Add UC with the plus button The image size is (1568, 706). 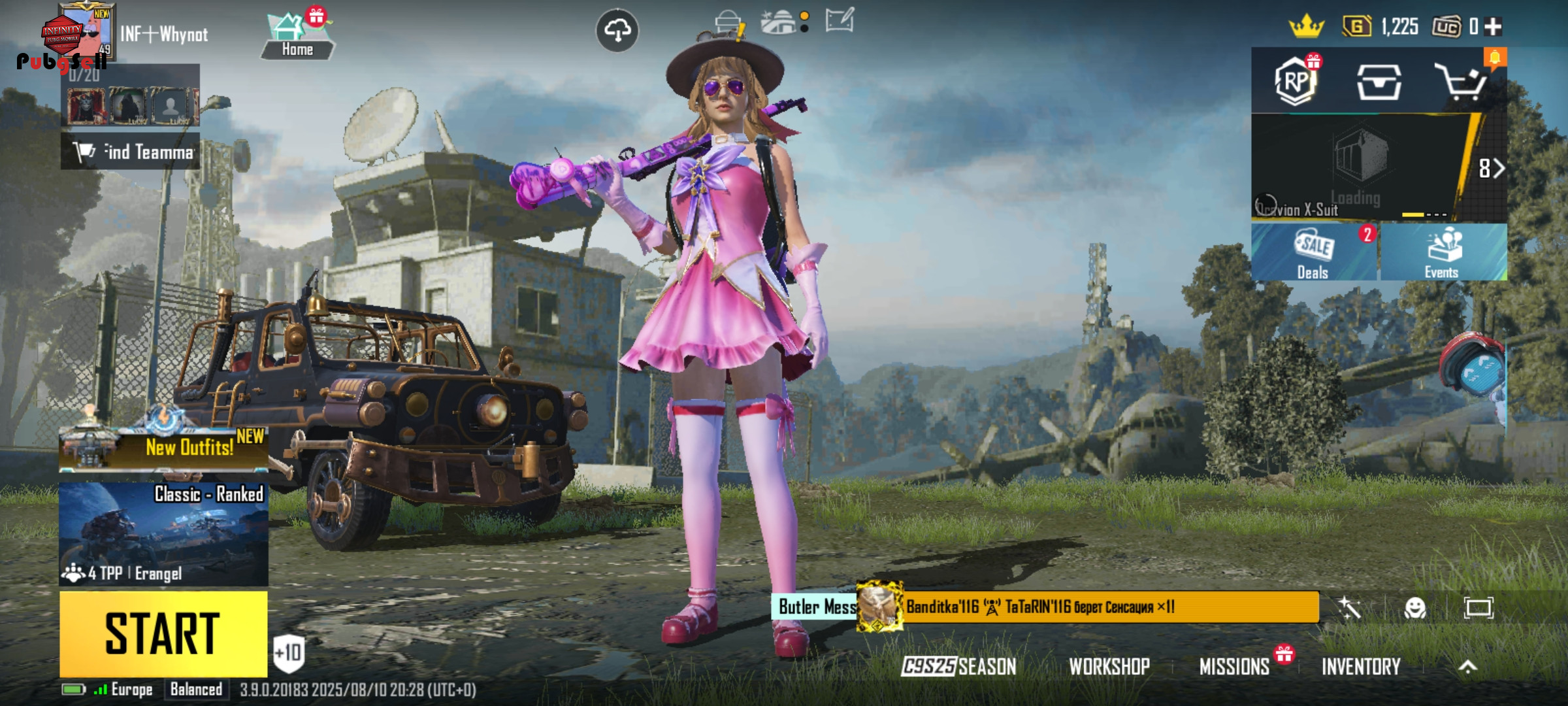coord(1493,27)
